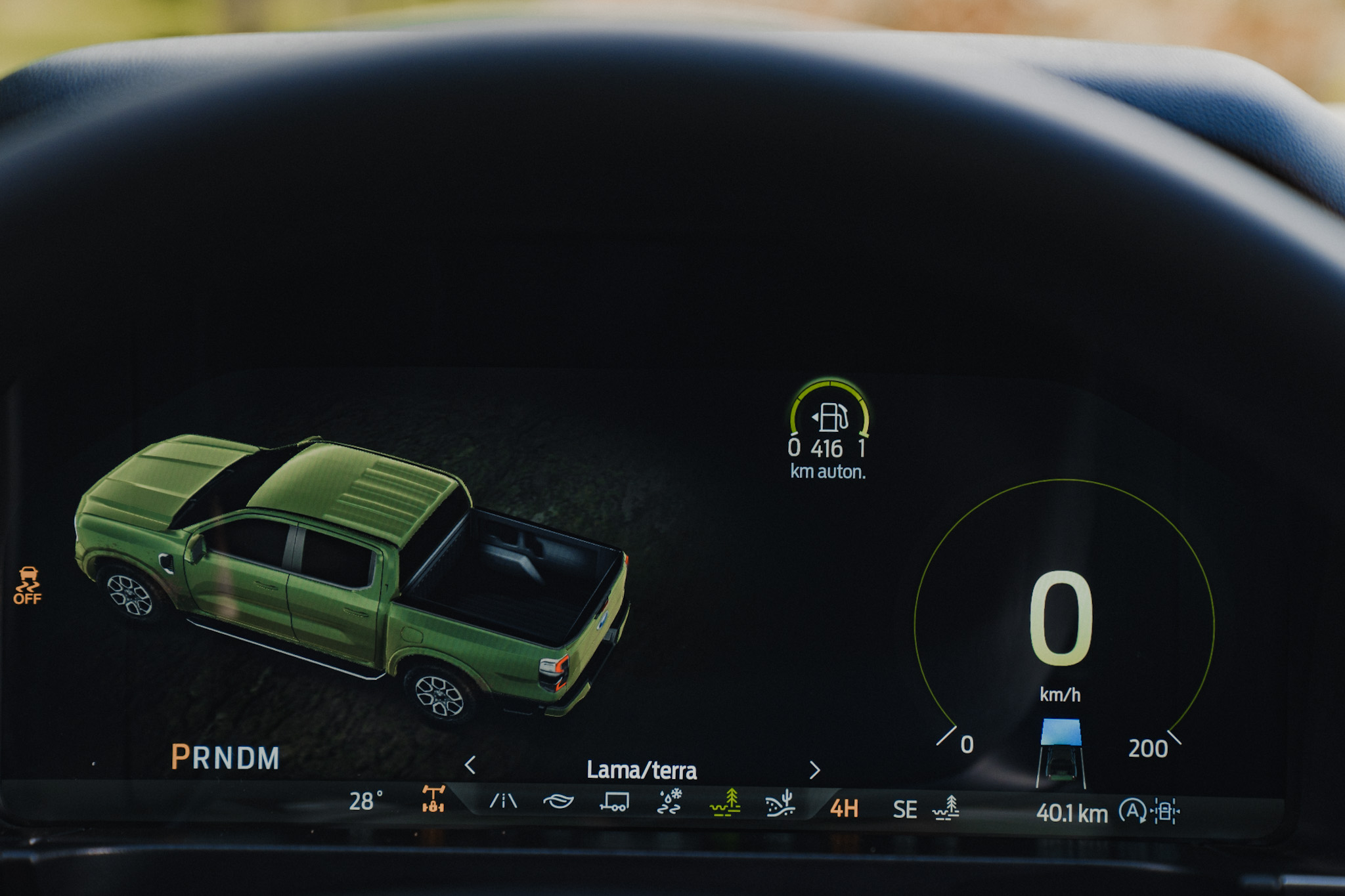Click the PRNDM gear indicator
The image size is (1345, 896).
click(225, 758)
